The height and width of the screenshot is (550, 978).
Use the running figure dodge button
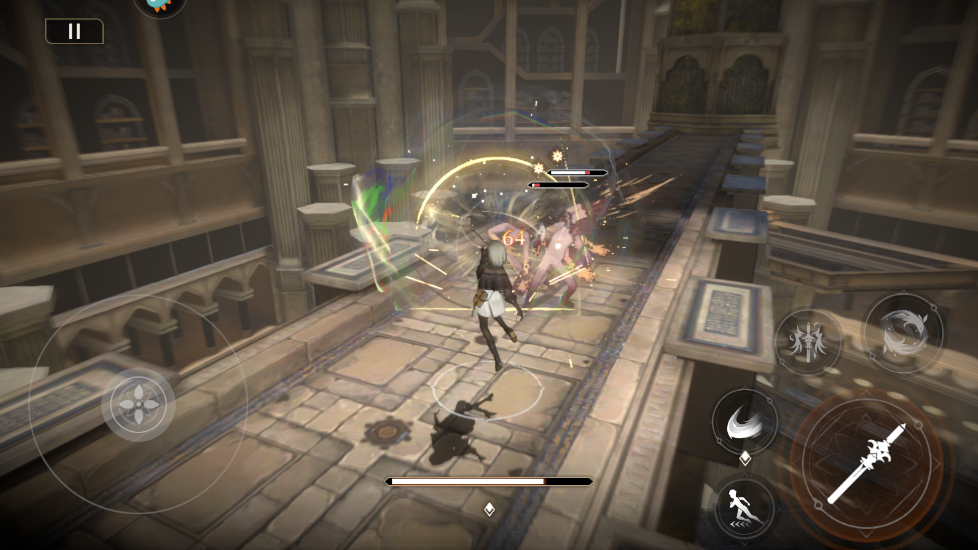tap(744, 506)
